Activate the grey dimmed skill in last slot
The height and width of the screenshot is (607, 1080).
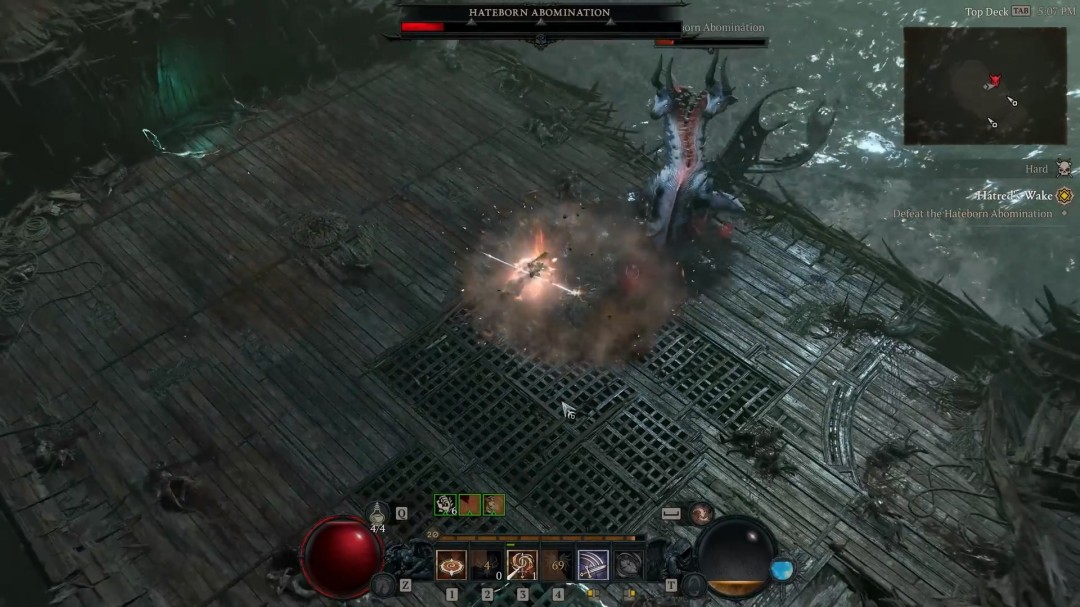tap(628, 565)
